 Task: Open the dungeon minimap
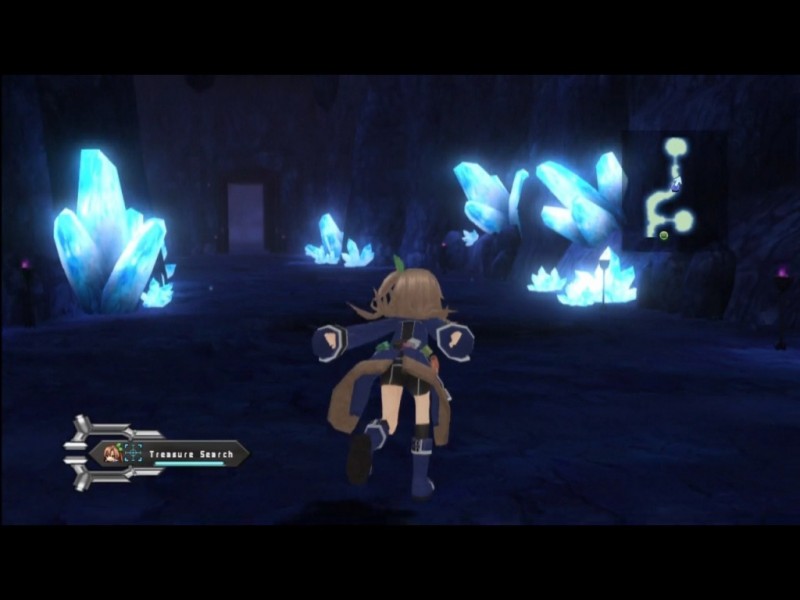(x=673, y=192)
